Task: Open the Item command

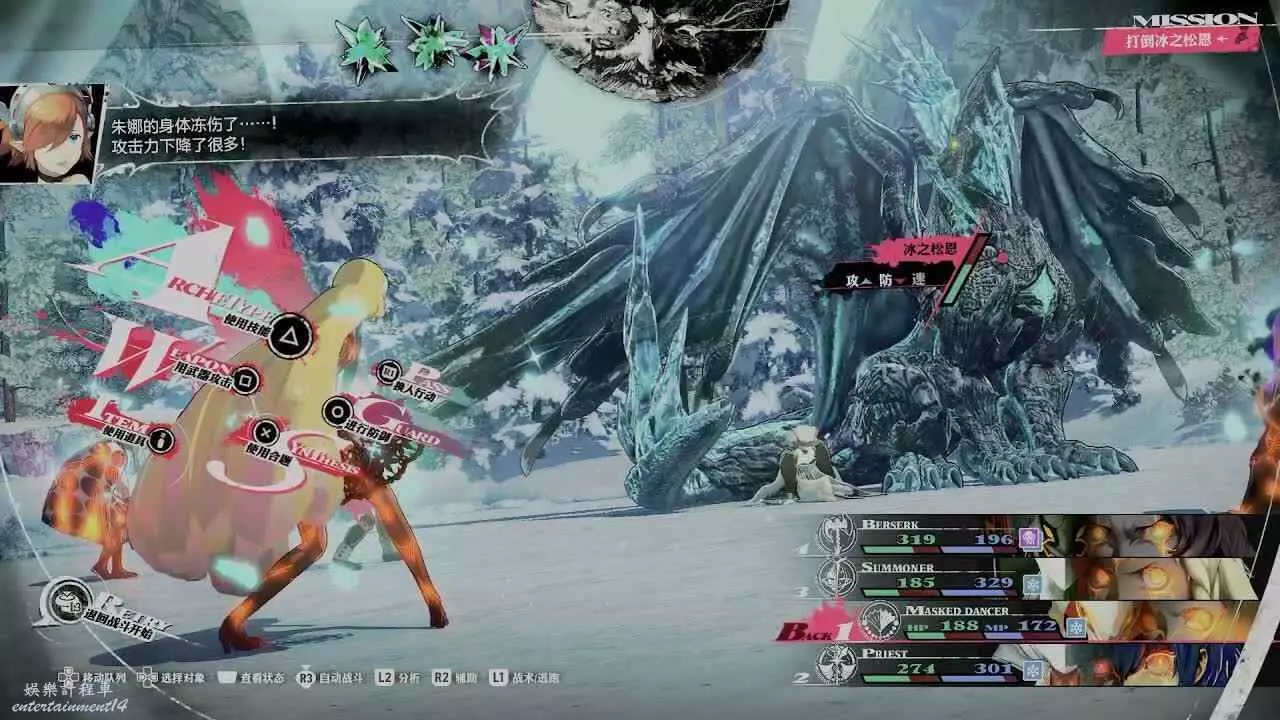Action: click(x=160, y=440)
